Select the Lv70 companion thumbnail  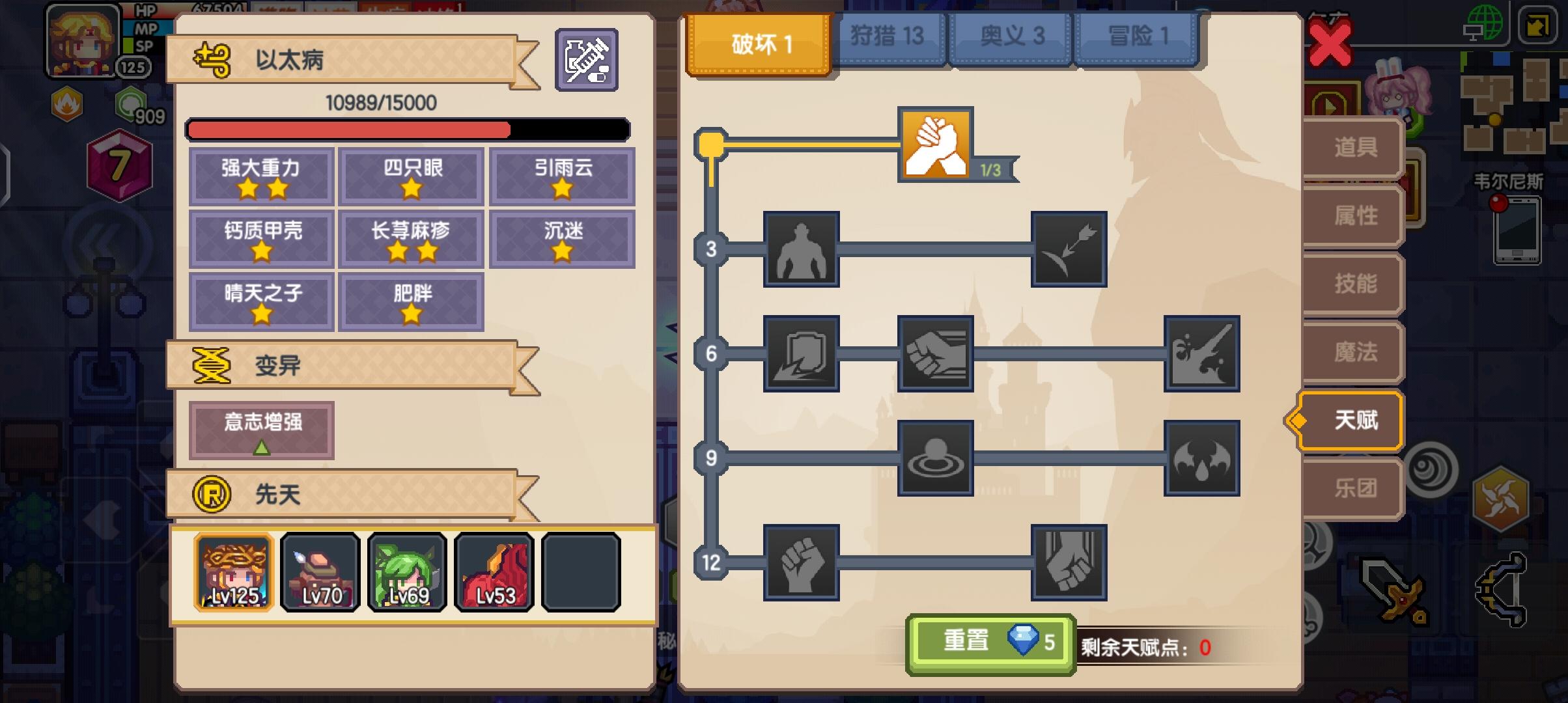pos(320,572)
